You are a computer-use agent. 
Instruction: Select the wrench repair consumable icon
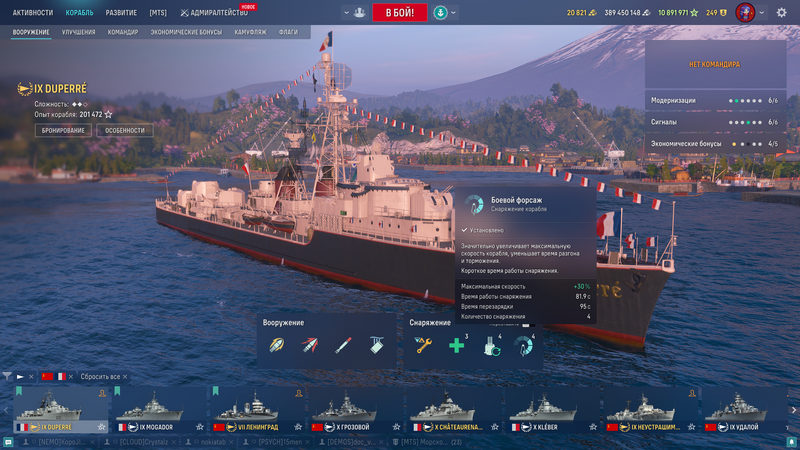[x=424, y=345]
